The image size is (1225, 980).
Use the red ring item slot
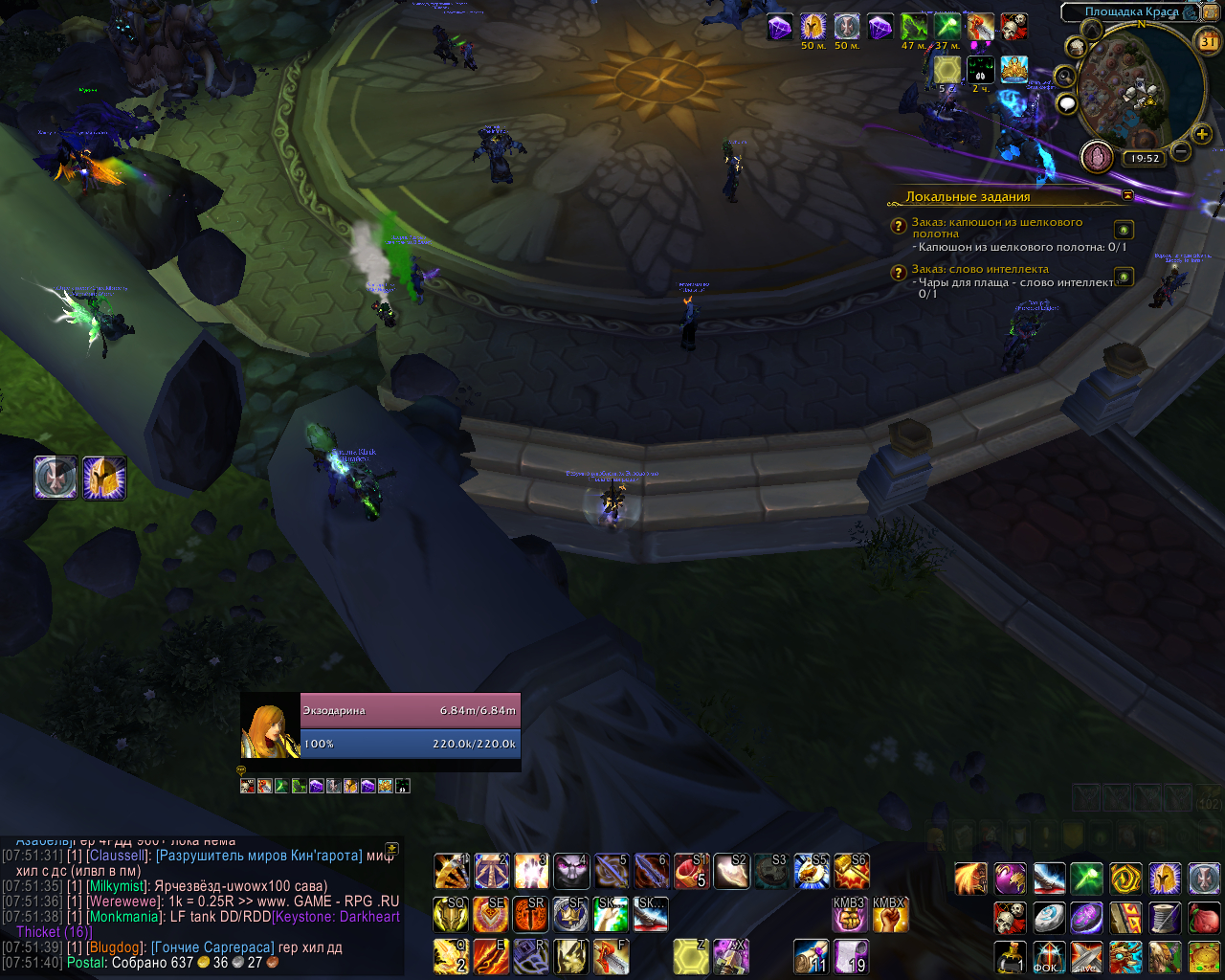click(x=689, y=872)
